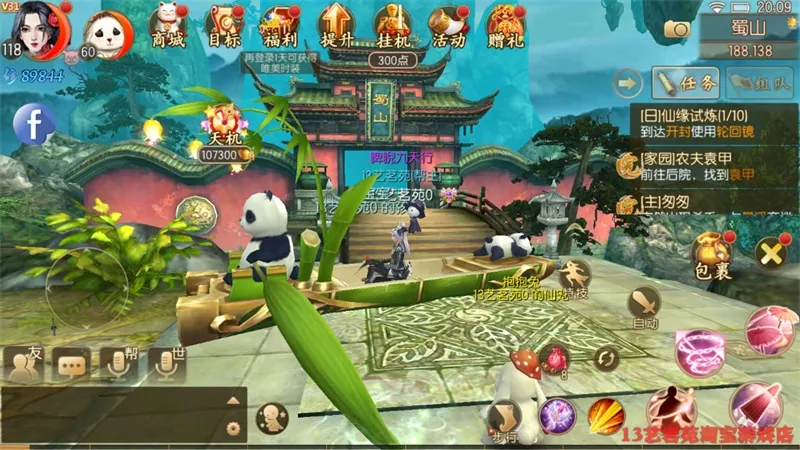The image size is (800, 450).
Task: Open the chat speech bubble button
Action: coord(73,365)
